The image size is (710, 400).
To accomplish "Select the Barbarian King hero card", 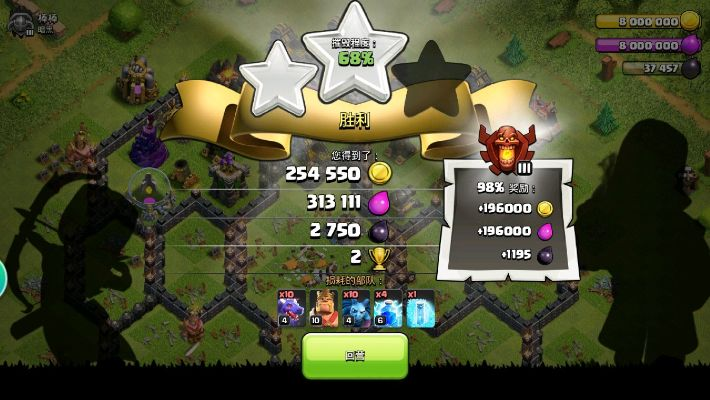I will [x=324, y=309].
